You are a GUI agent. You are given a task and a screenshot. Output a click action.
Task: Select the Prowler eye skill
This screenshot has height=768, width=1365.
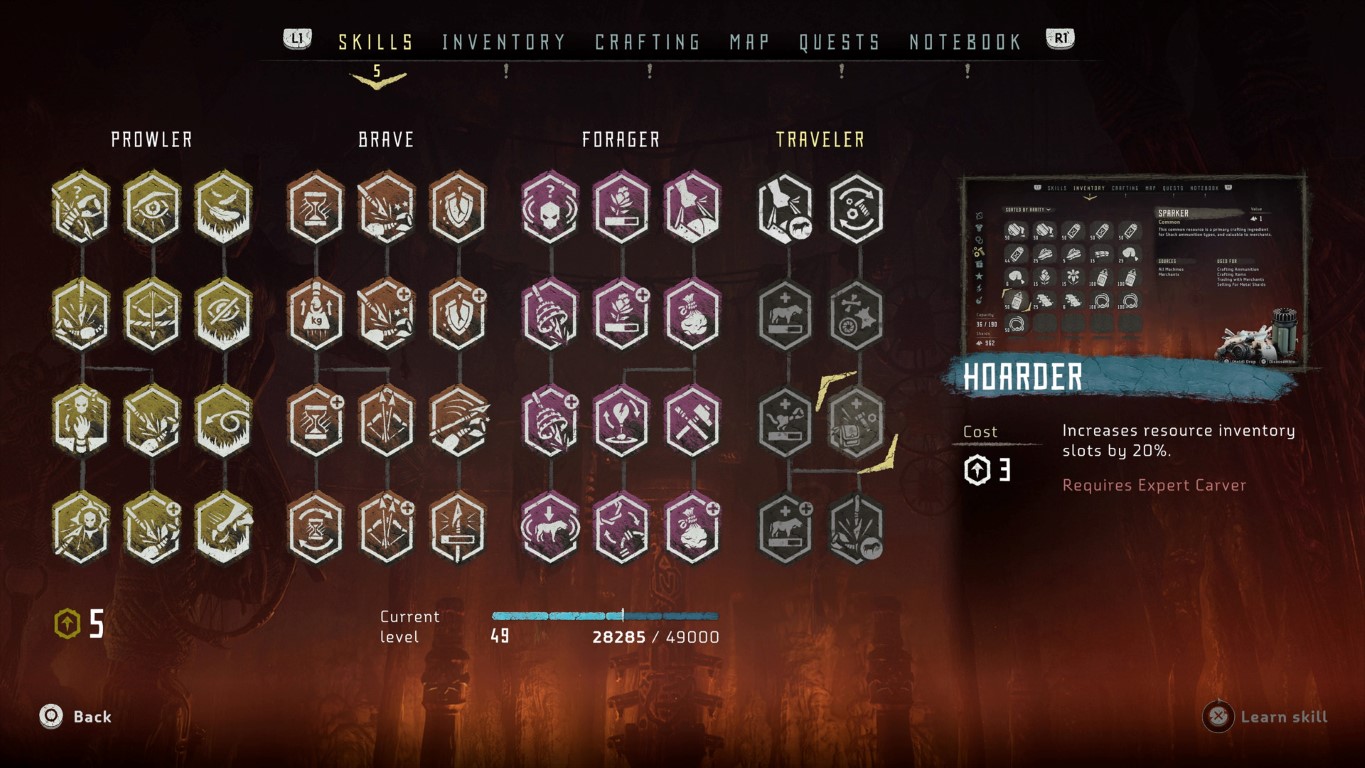tap(152, 208)
